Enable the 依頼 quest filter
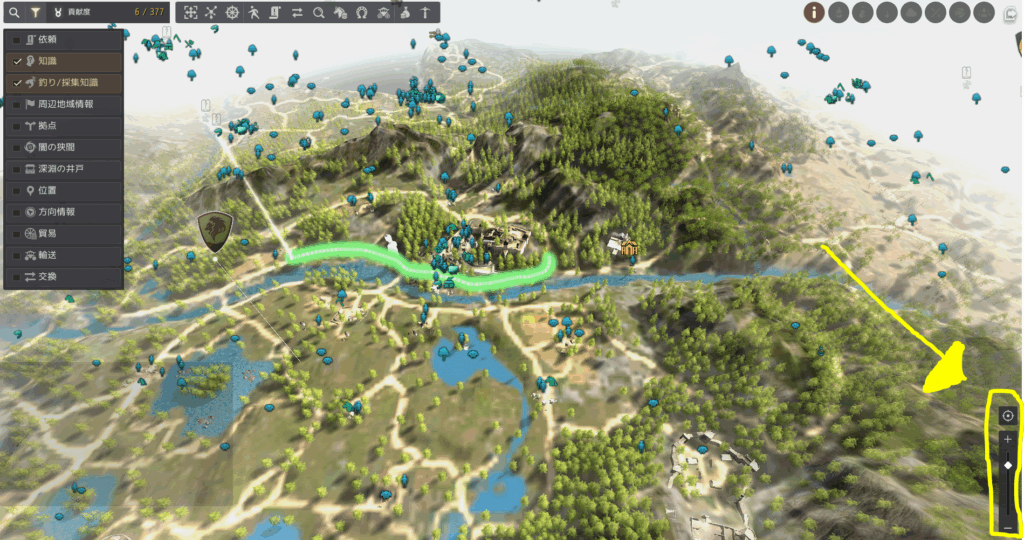1024x540 pixels. (17, 39)
